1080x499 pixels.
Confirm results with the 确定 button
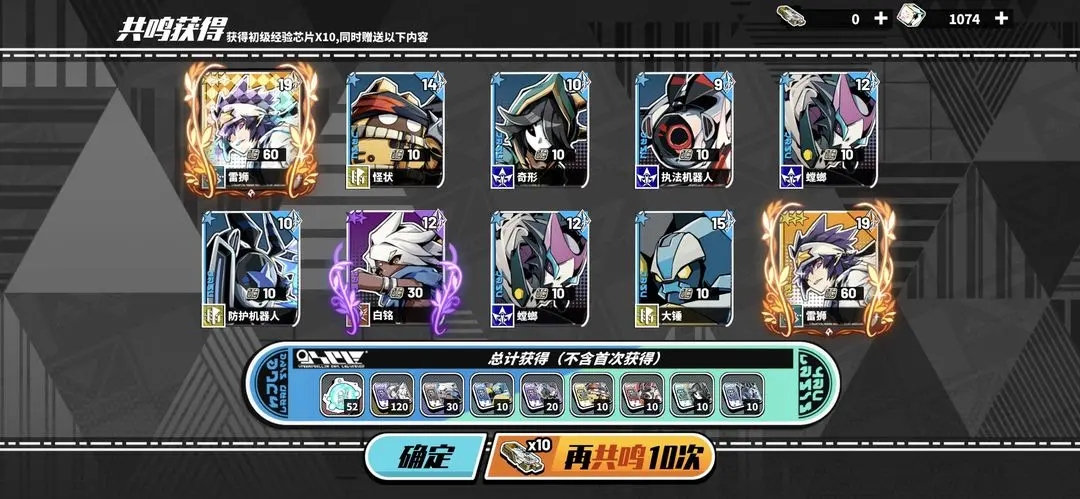tap(425, 457)
